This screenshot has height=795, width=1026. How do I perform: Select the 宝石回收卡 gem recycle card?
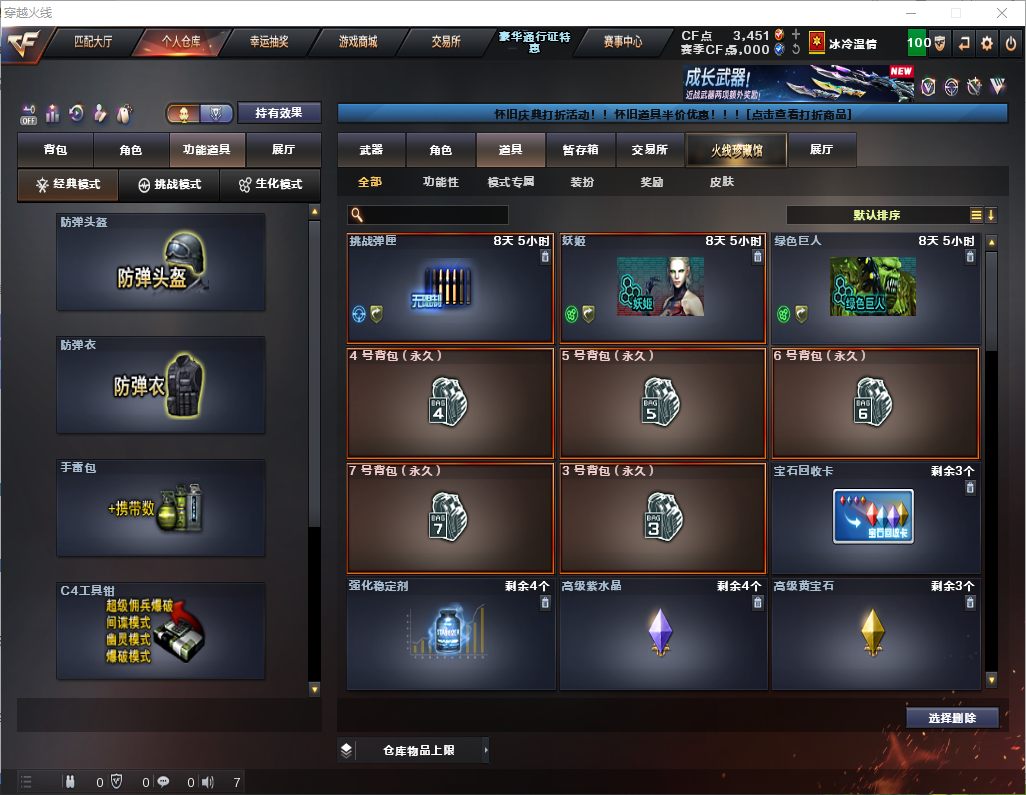(874, 517)
